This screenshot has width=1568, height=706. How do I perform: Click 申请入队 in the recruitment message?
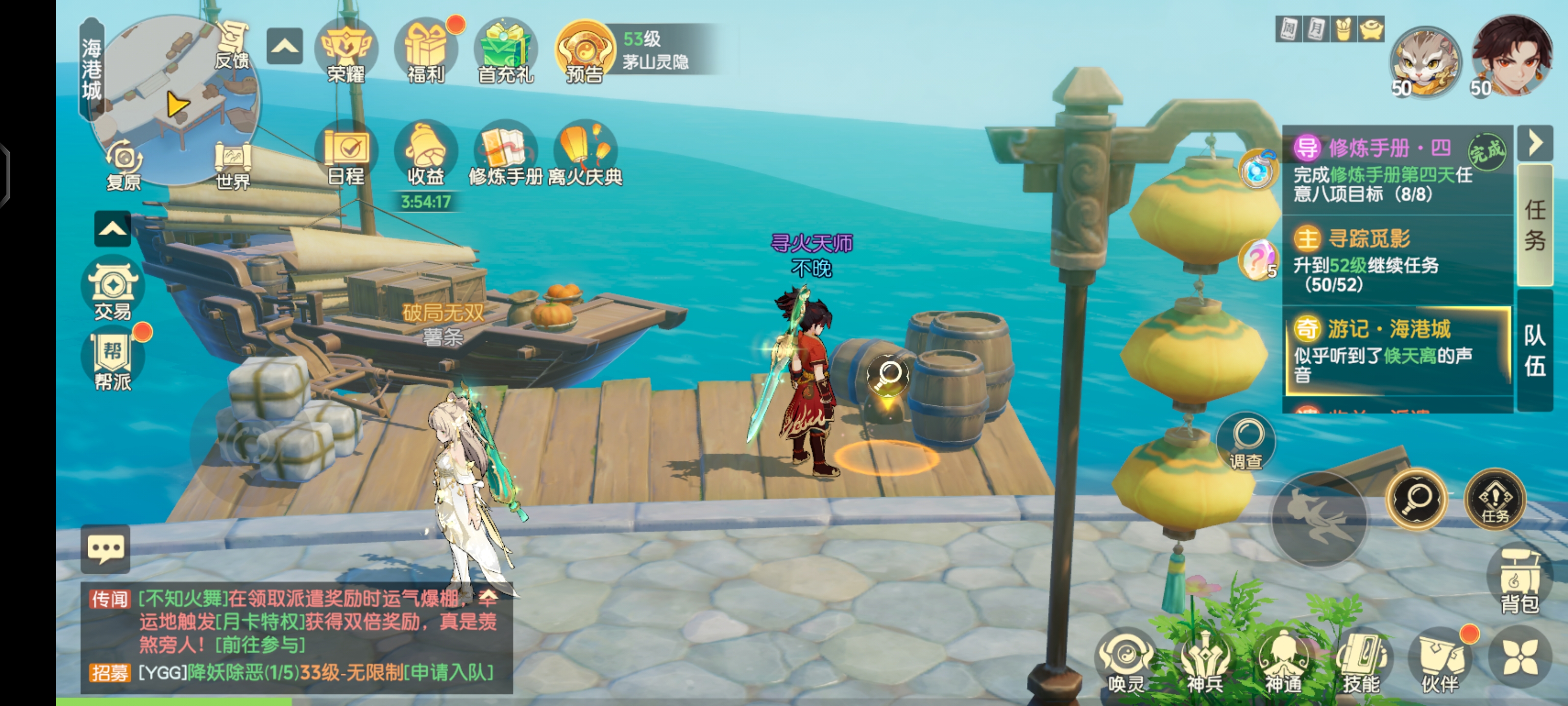coord(449,673)
